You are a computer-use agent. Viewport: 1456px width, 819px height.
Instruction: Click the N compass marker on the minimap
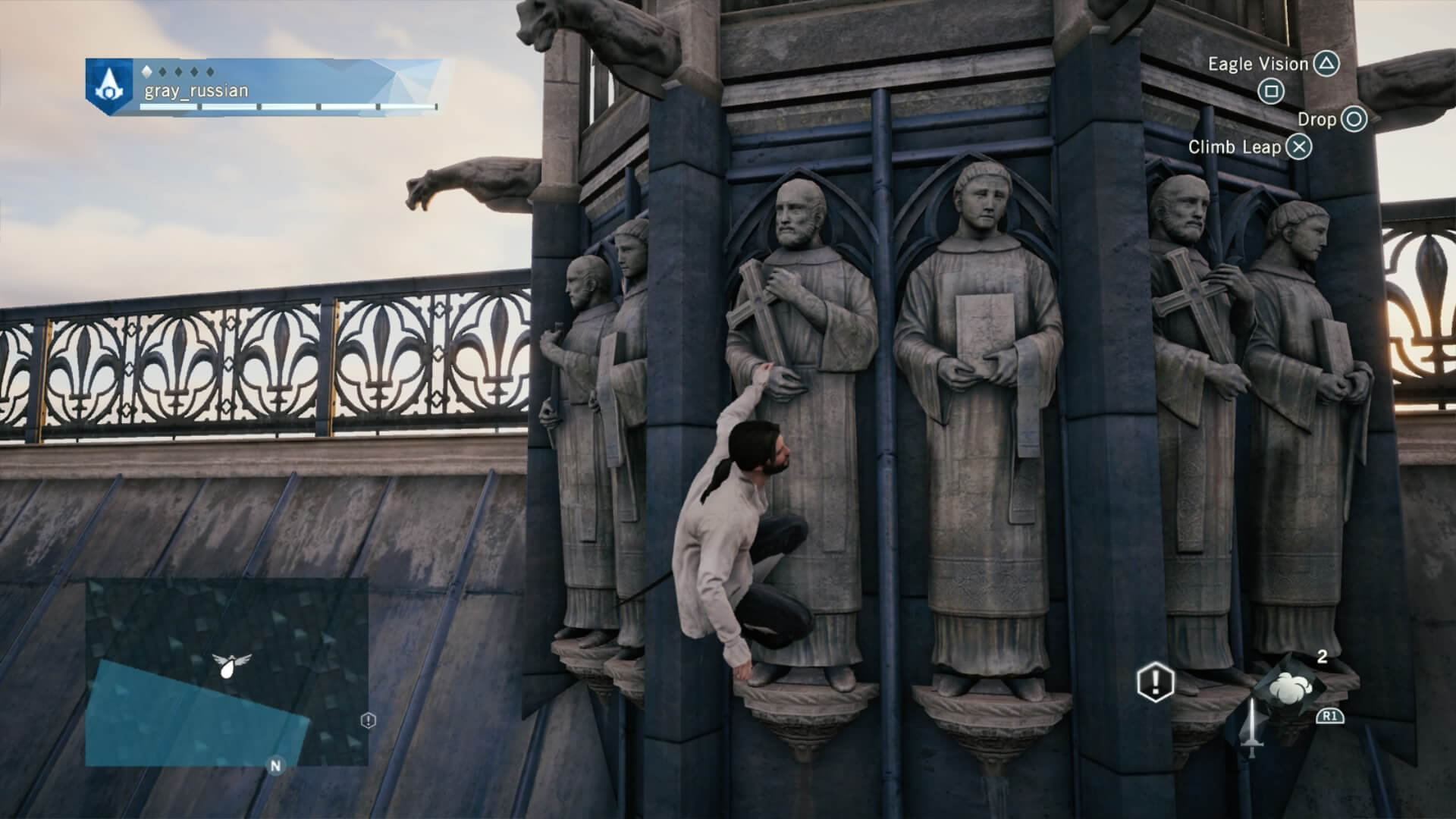pos(275,766)
